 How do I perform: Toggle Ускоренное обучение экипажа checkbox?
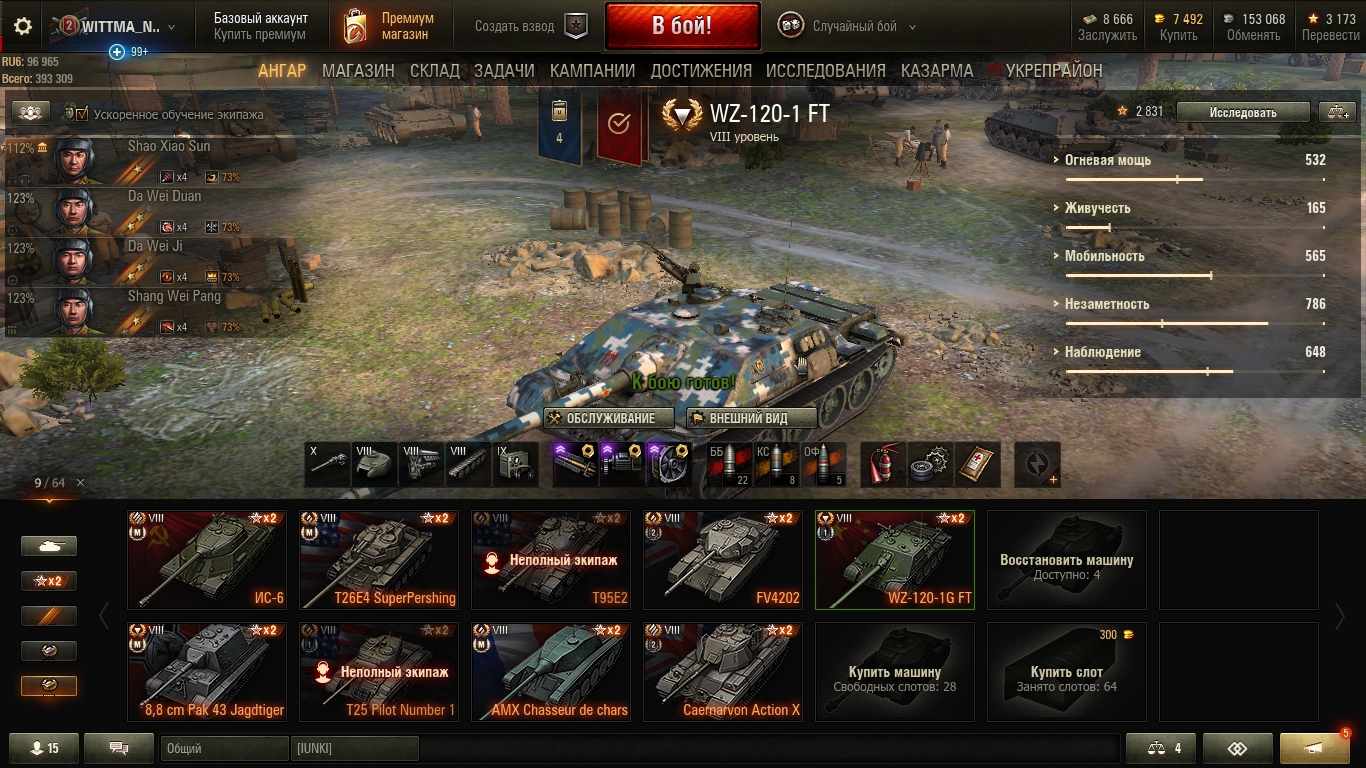pos(82,114)
